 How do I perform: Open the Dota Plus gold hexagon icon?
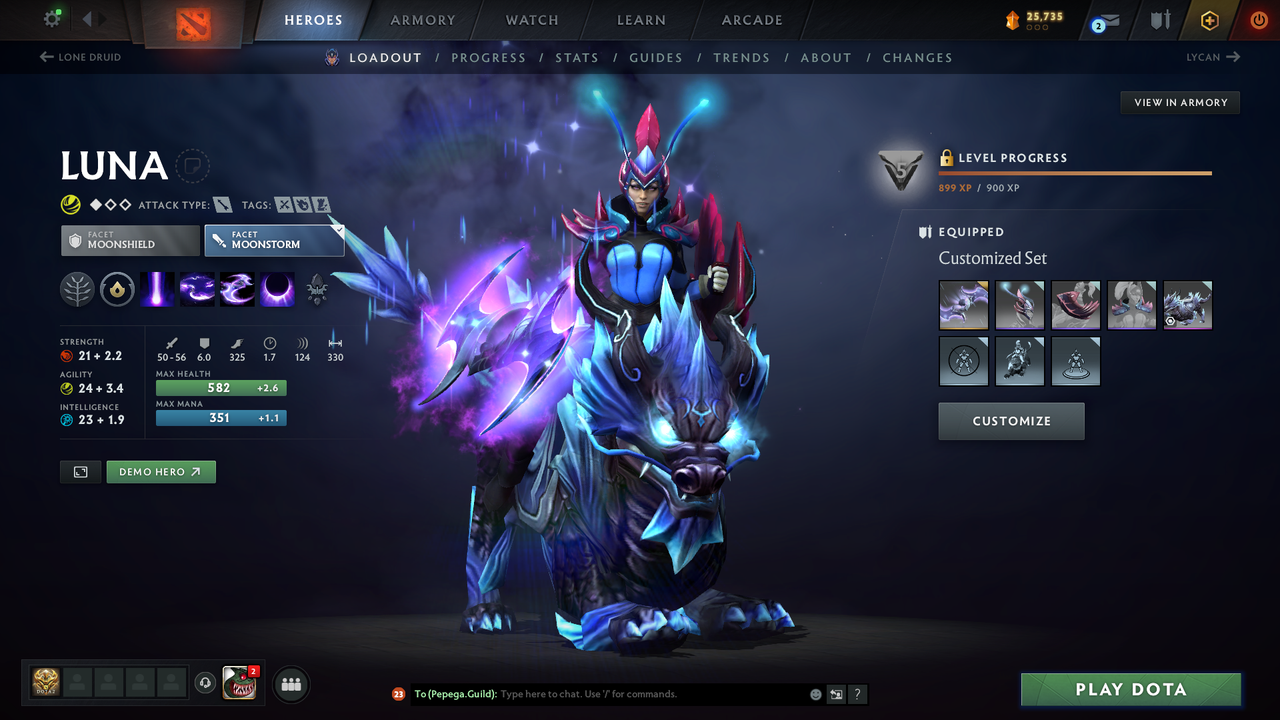(x=1209, y=19)
